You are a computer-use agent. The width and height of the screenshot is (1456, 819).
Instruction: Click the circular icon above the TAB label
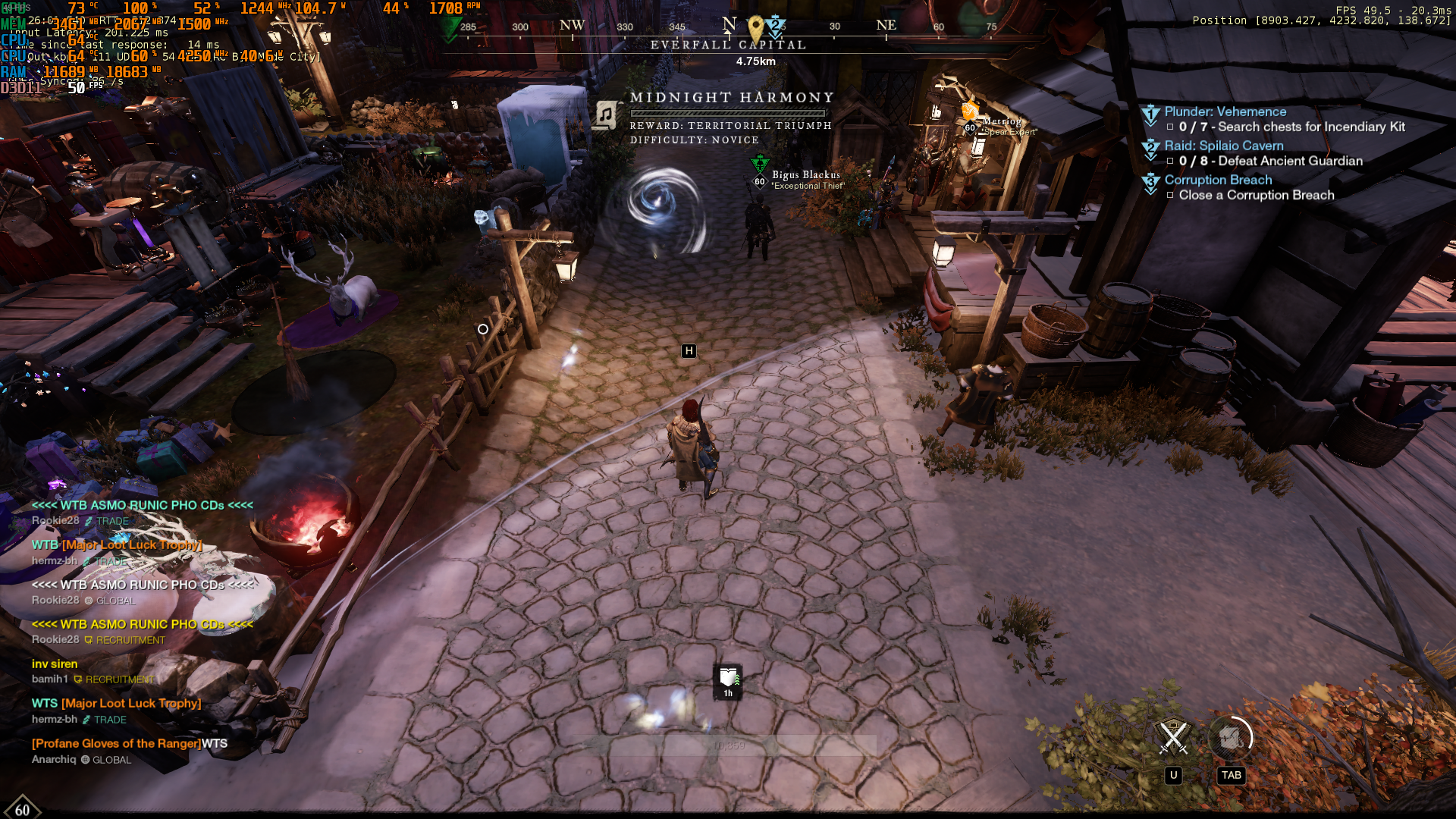(x=1230, y=737)
